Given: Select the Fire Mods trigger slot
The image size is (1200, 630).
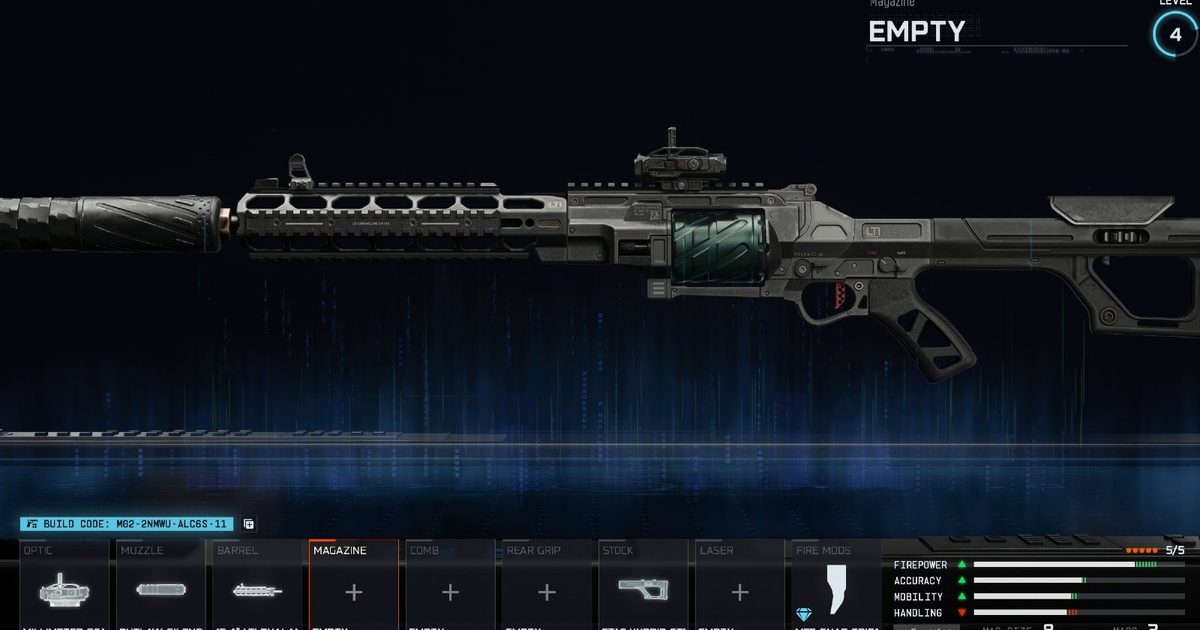Looking at the screenshot, I should coord(836,590).
